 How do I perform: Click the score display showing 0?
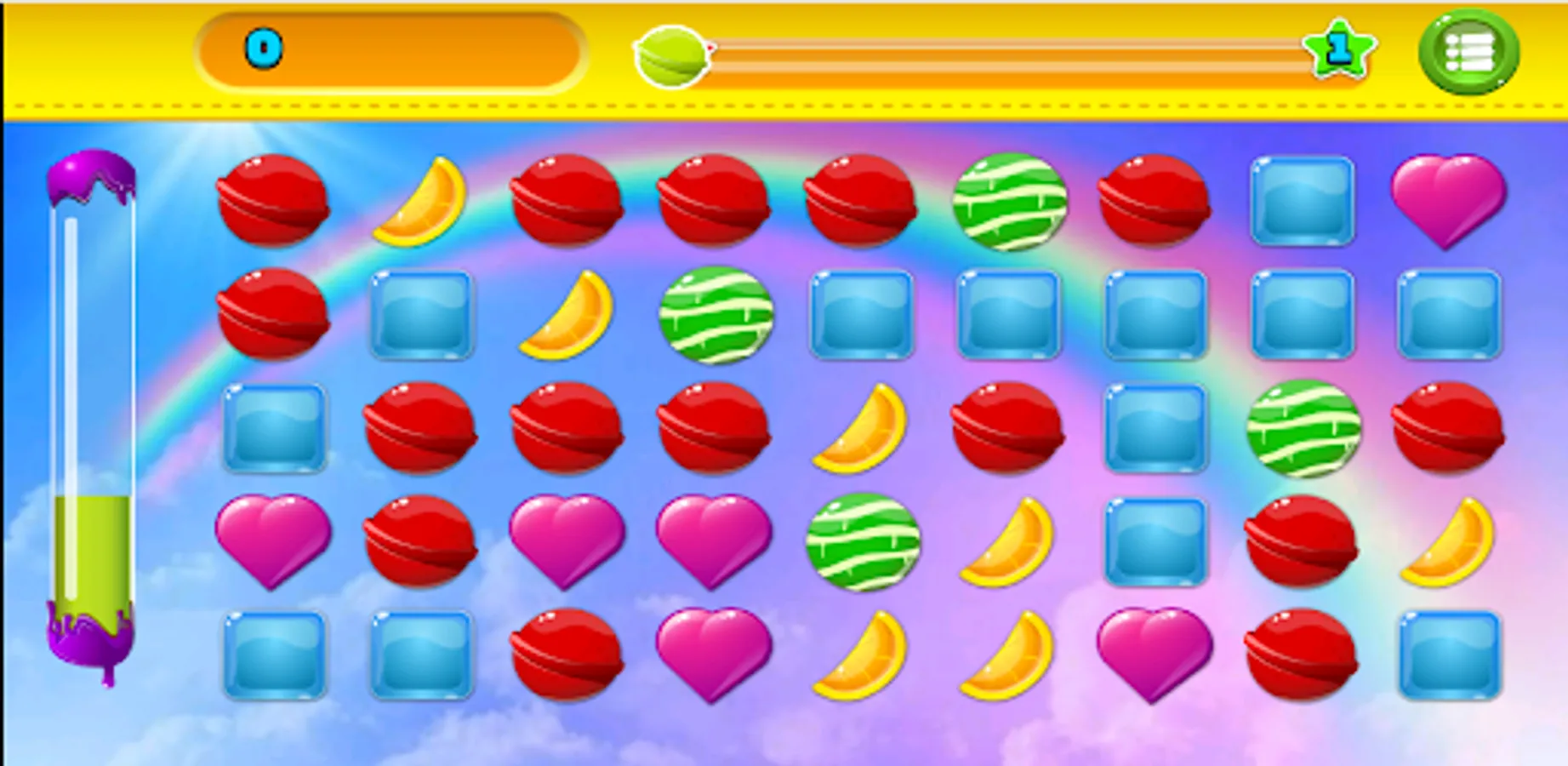(x=391, y=51)
